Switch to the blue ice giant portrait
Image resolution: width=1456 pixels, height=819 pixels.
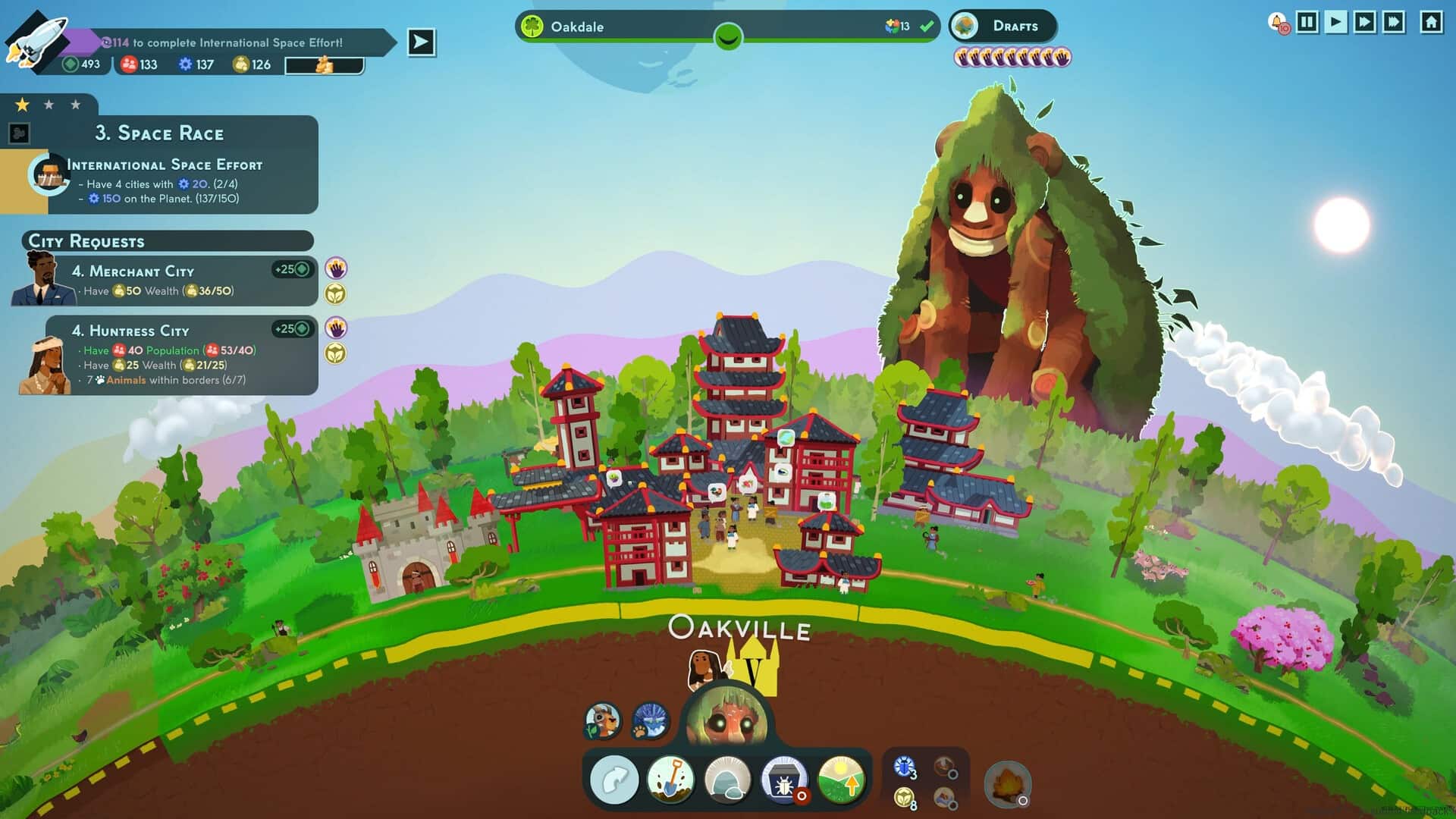[650, 720]
